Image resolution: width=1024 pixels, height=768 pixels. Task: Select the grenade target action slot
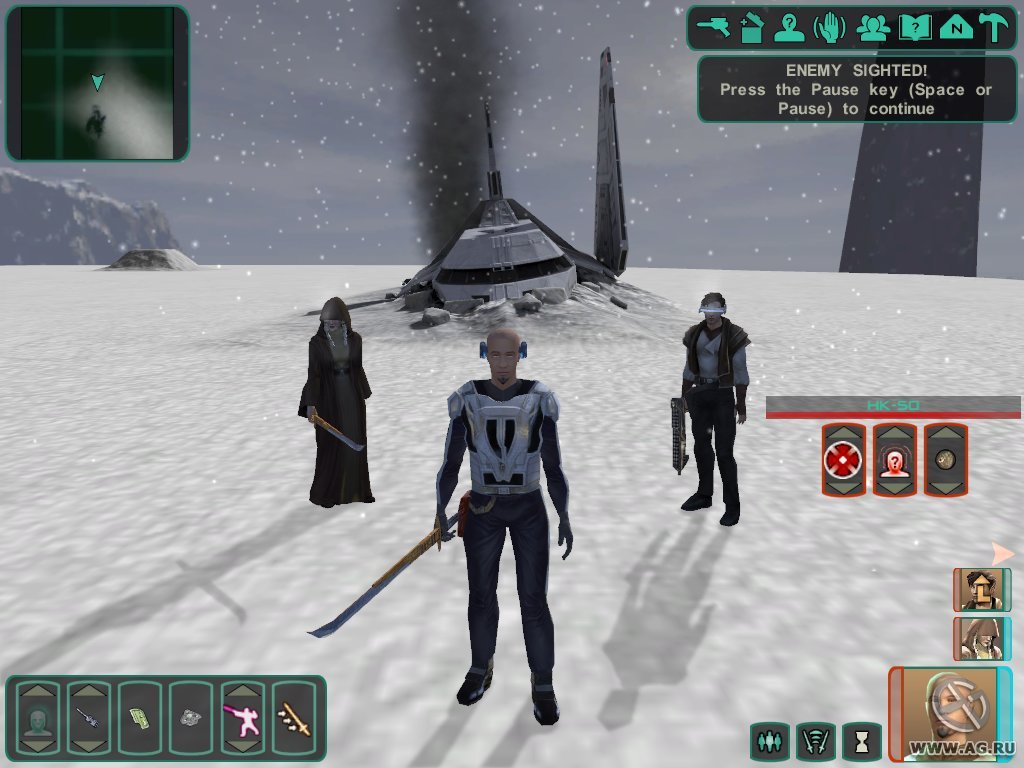(945, 460)
